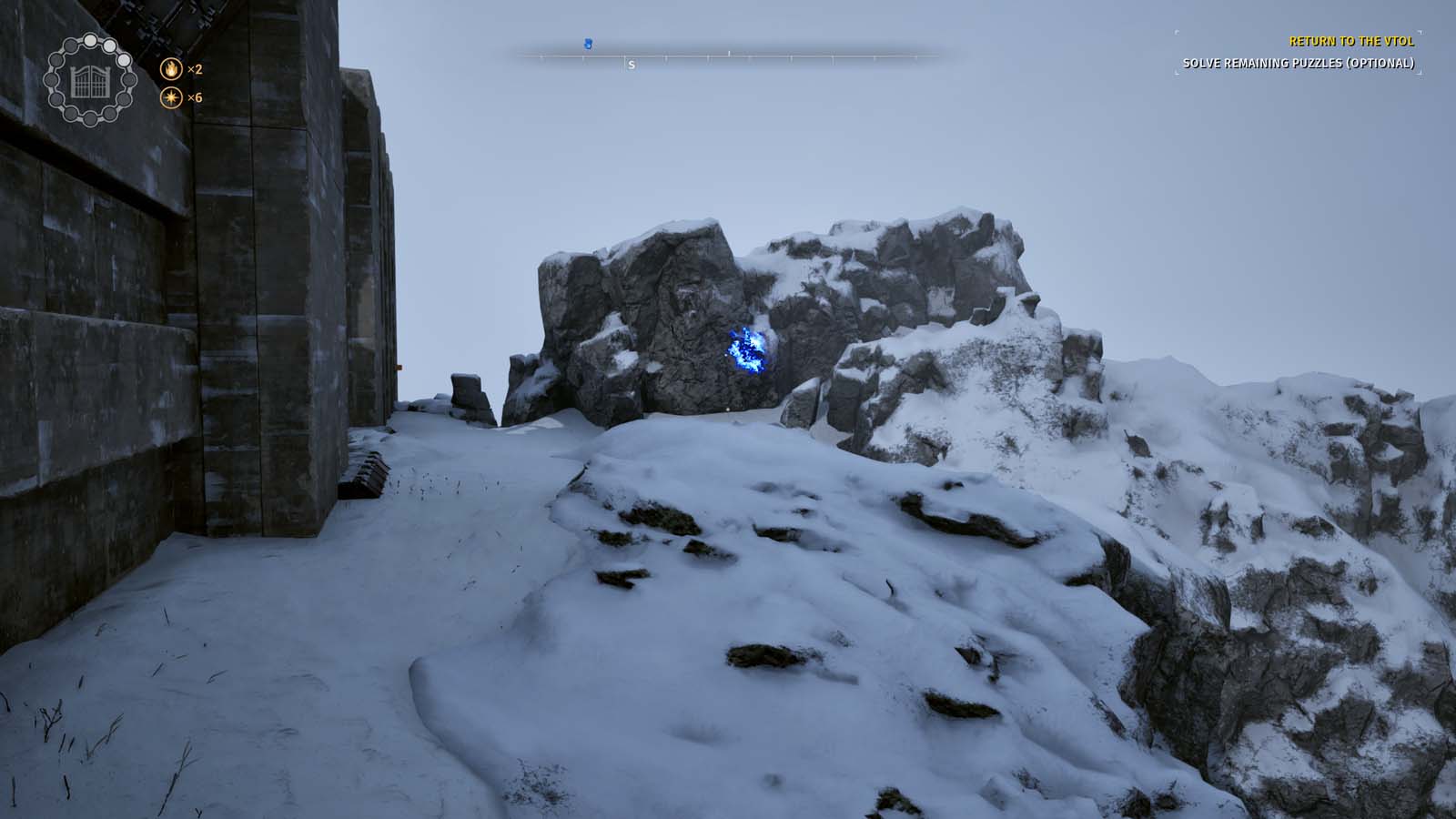Expand the SOLVE REMAINING PUZZLES optional objective
Image resolution: width=1456 pixels, height=819 pixels.
[1299, 63]
